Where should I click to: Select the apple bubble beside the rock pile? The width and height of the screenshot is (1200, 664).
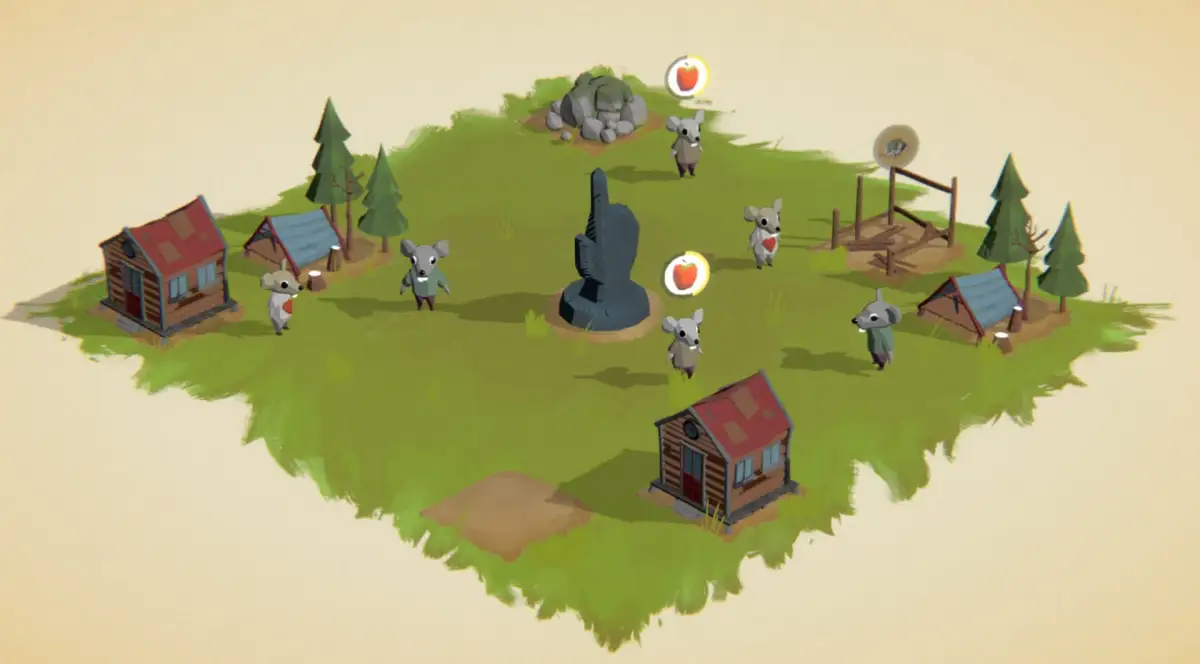click(x=687, y=76)
